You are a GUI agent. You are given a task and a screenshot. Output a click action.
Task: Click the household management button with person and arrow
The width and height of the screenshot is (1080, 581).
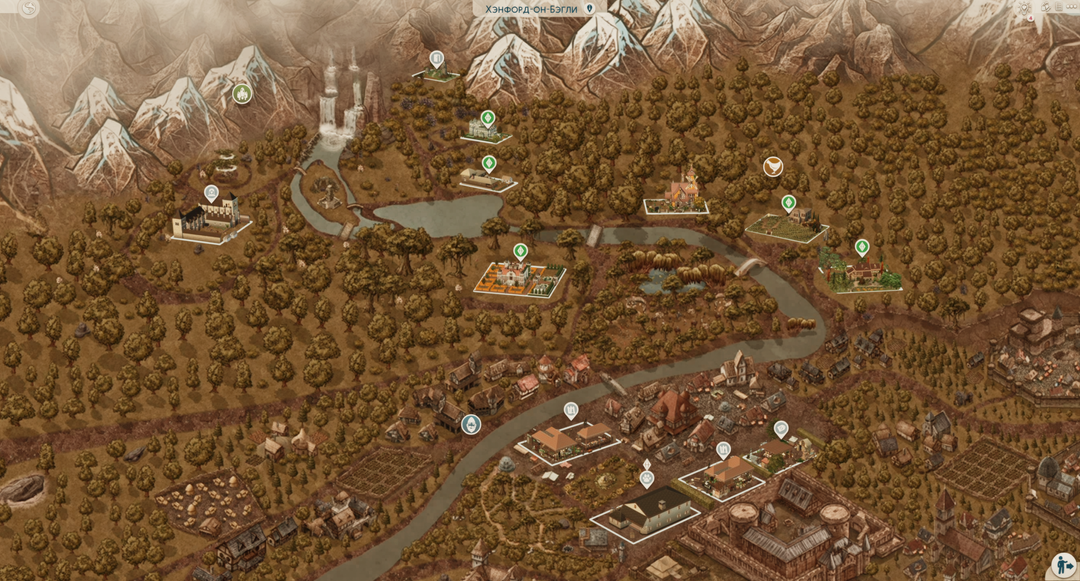(x=1062, y=566)
